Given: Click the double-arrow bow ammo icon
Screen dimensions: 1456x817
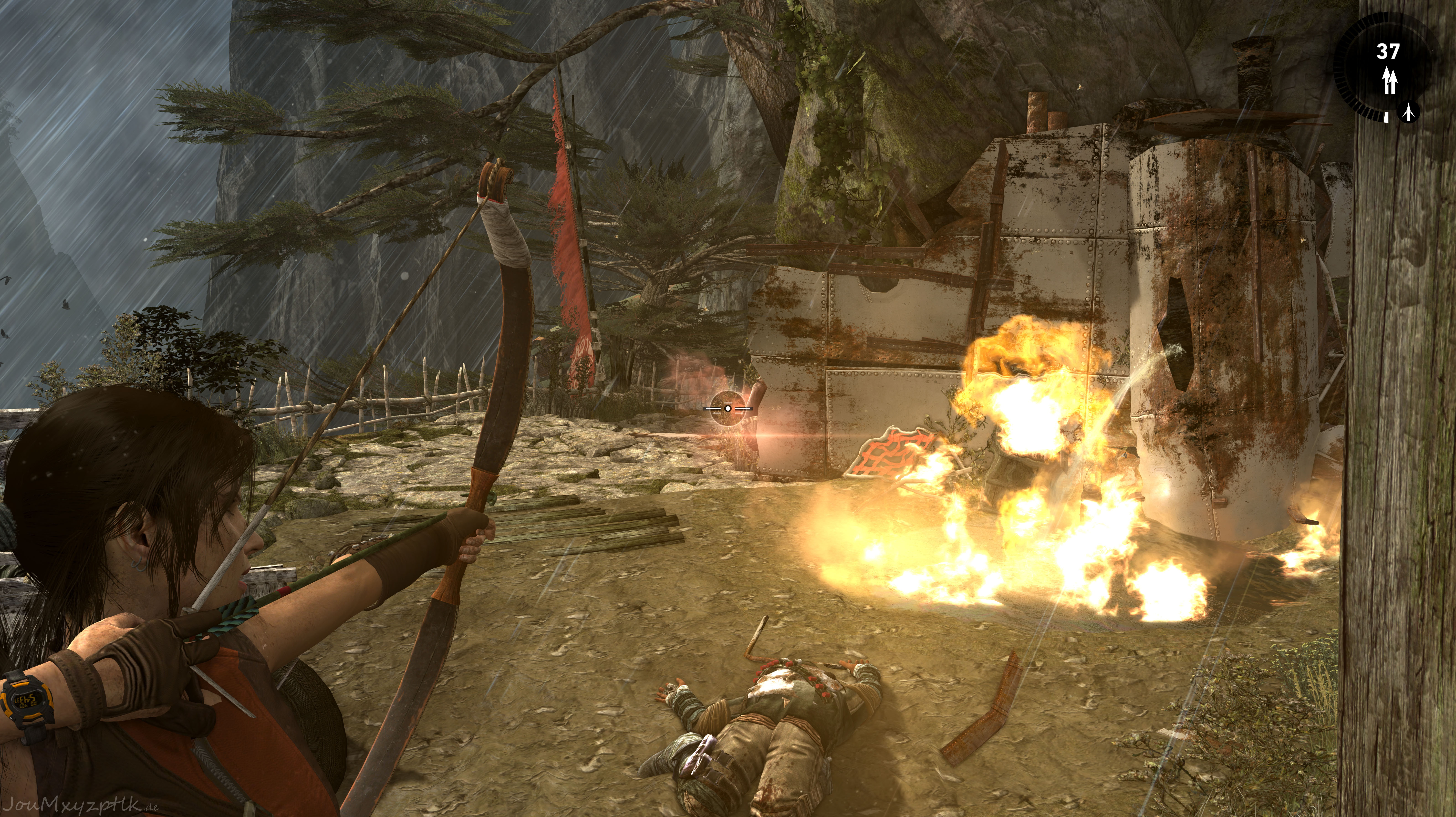Looking at the screenshot, I should point(1389,80).
